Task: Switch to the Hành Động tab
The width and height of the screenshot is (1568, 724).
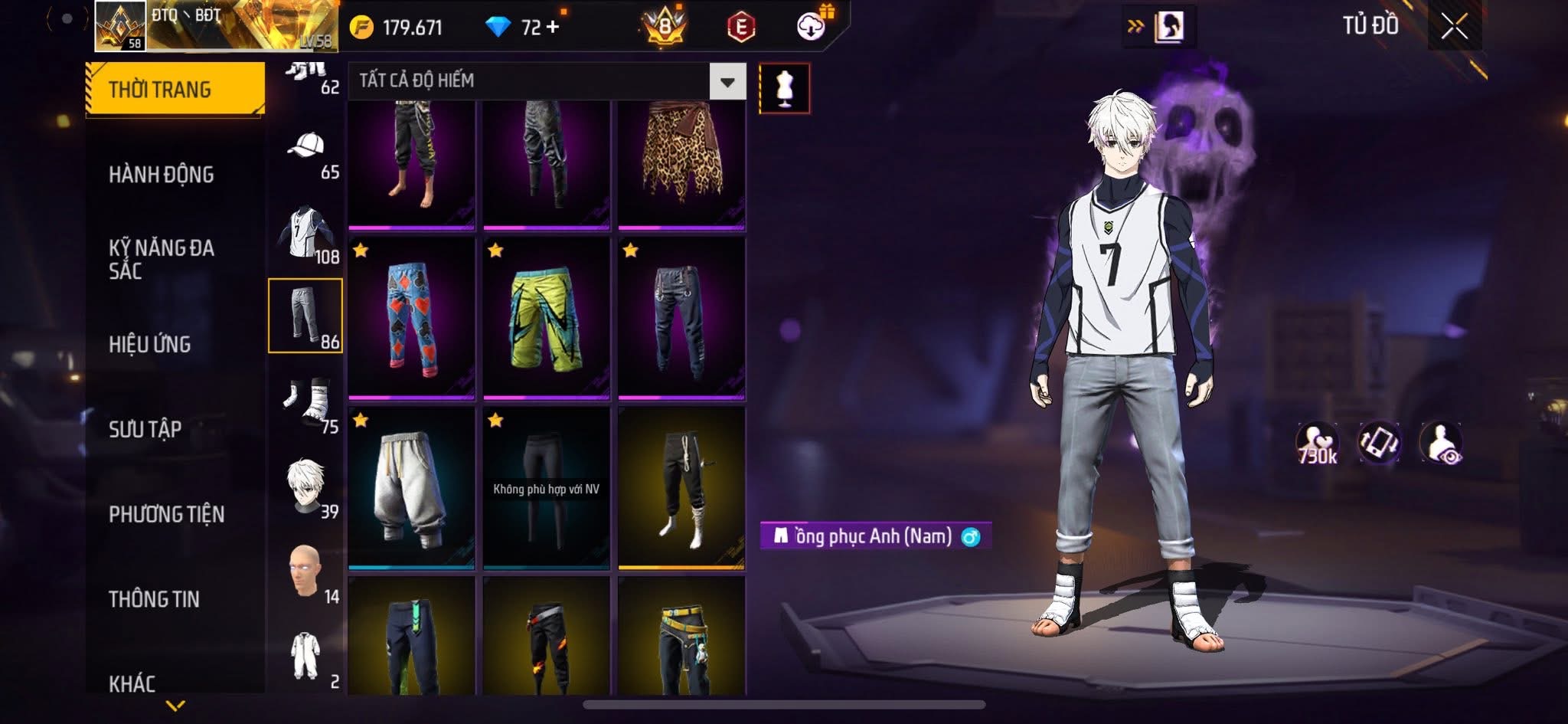Action: pos(161,175)
